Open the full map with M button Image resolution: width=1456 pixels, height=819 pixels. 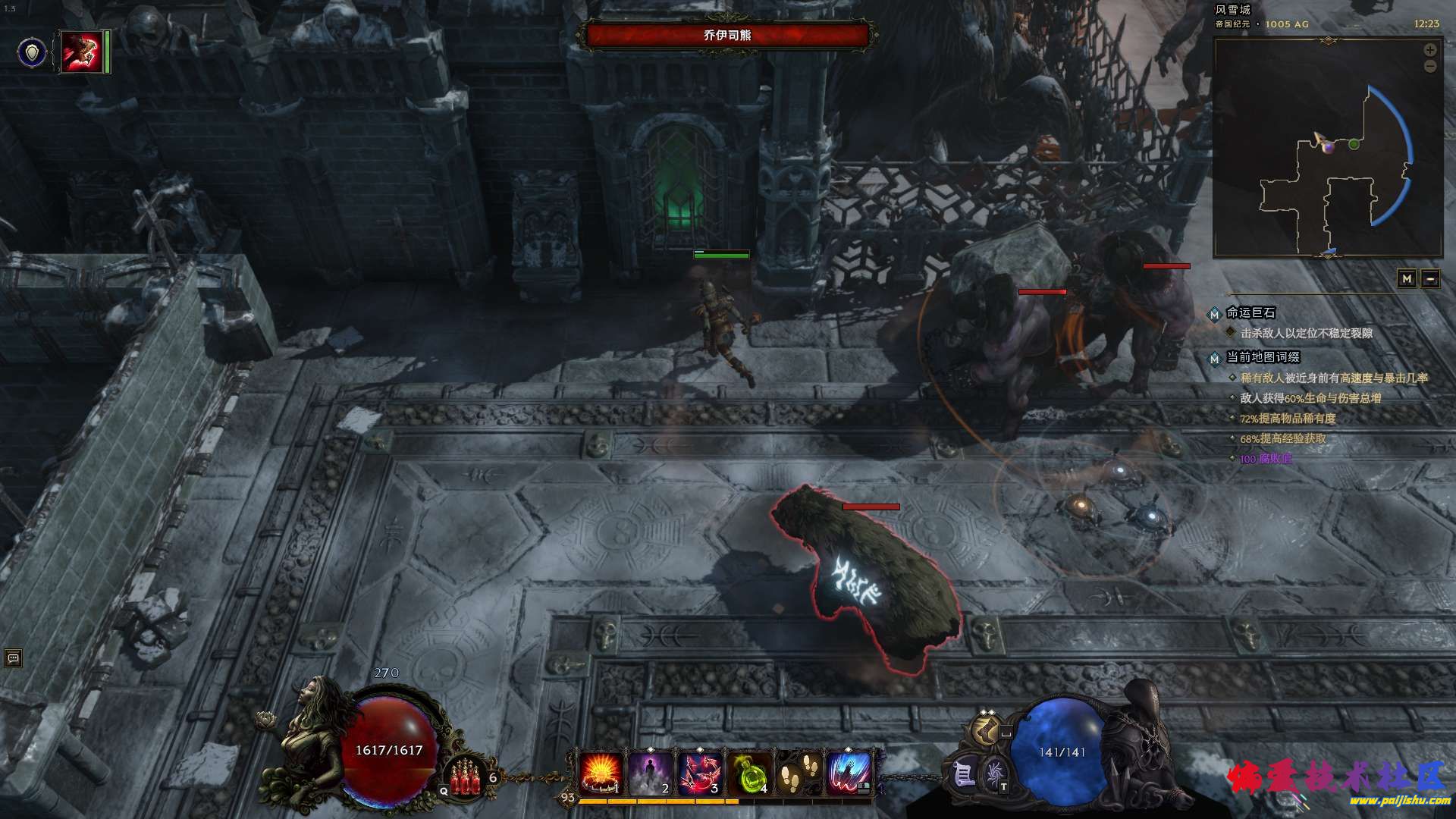(1407, 279)
